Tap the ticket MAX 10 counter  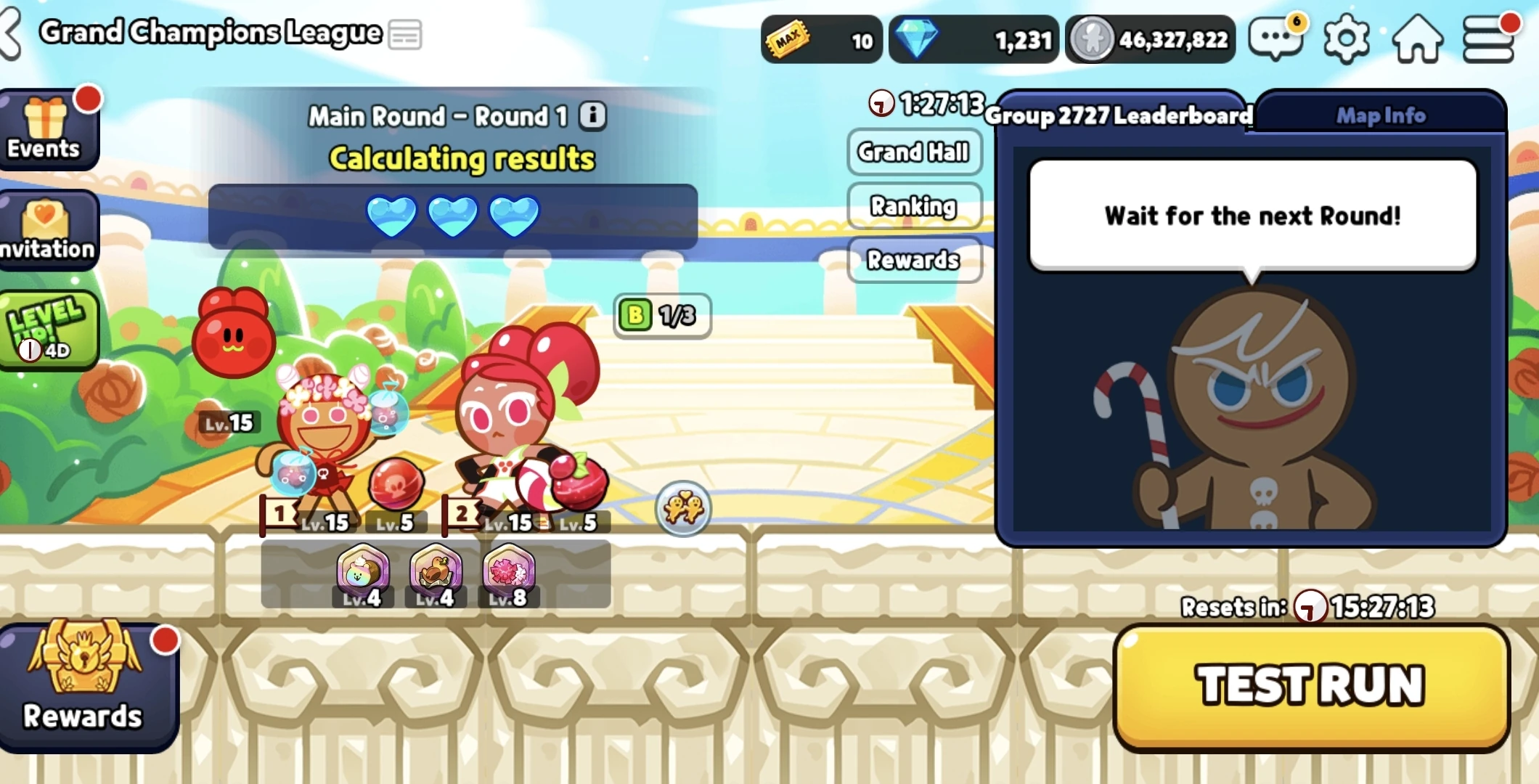point(820,40)
